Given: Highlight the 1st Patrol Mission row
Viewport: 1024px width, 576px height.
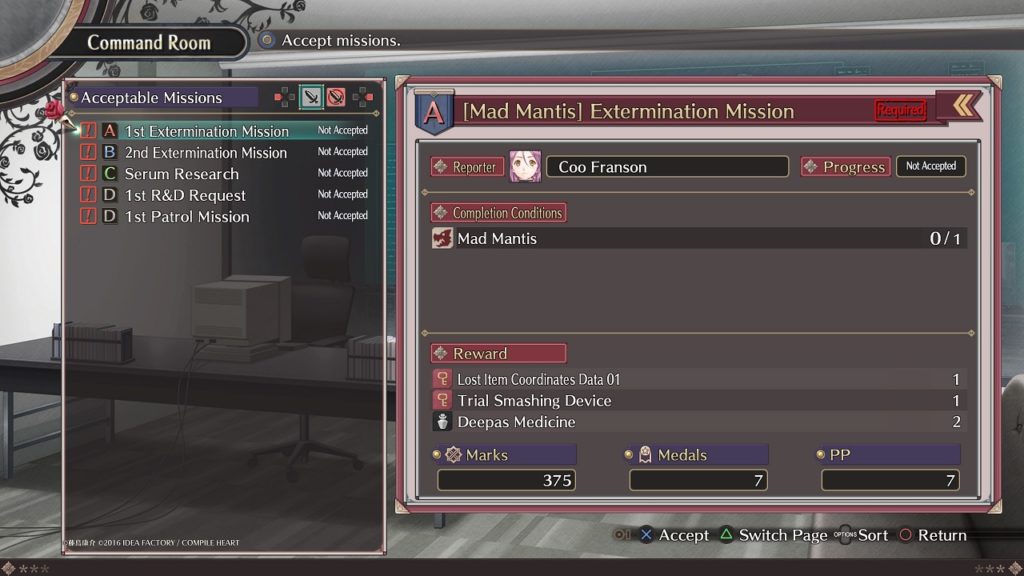Looking at the screenshot, I should pyautogui.click(x=187, y=217).
